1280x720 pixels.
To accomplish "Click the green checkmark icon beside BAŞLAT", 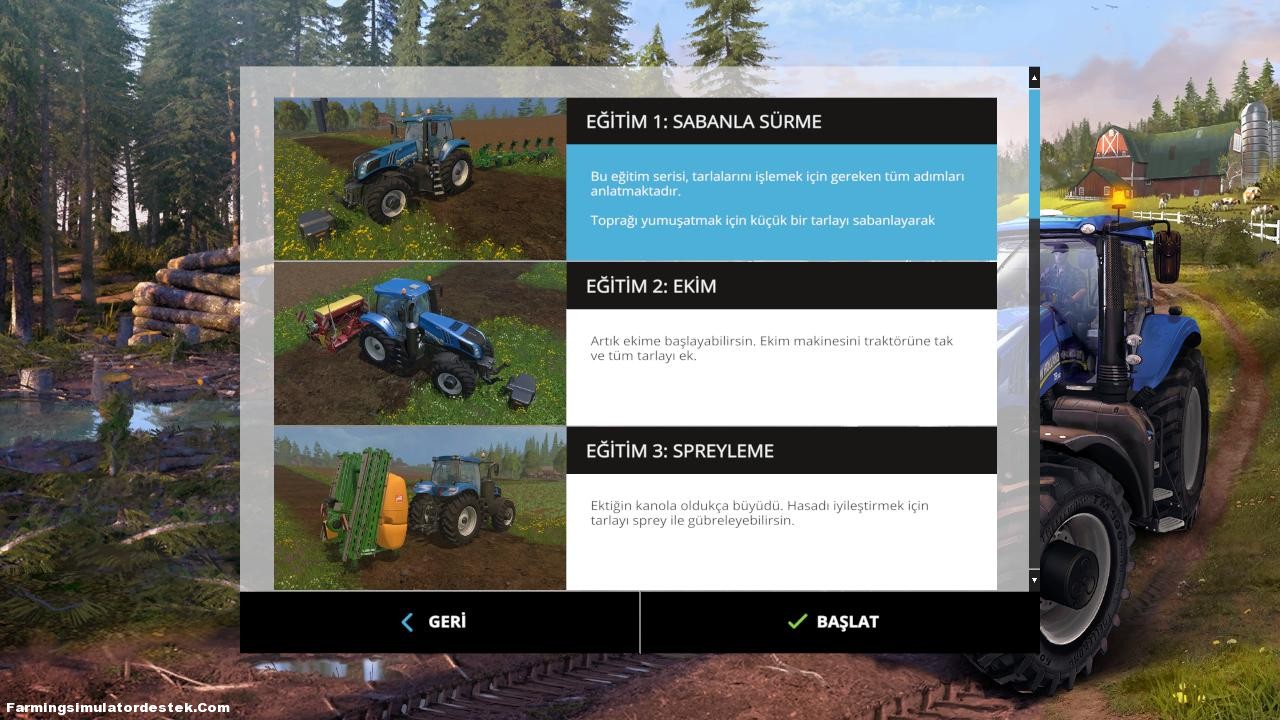I will click(797, 621).
